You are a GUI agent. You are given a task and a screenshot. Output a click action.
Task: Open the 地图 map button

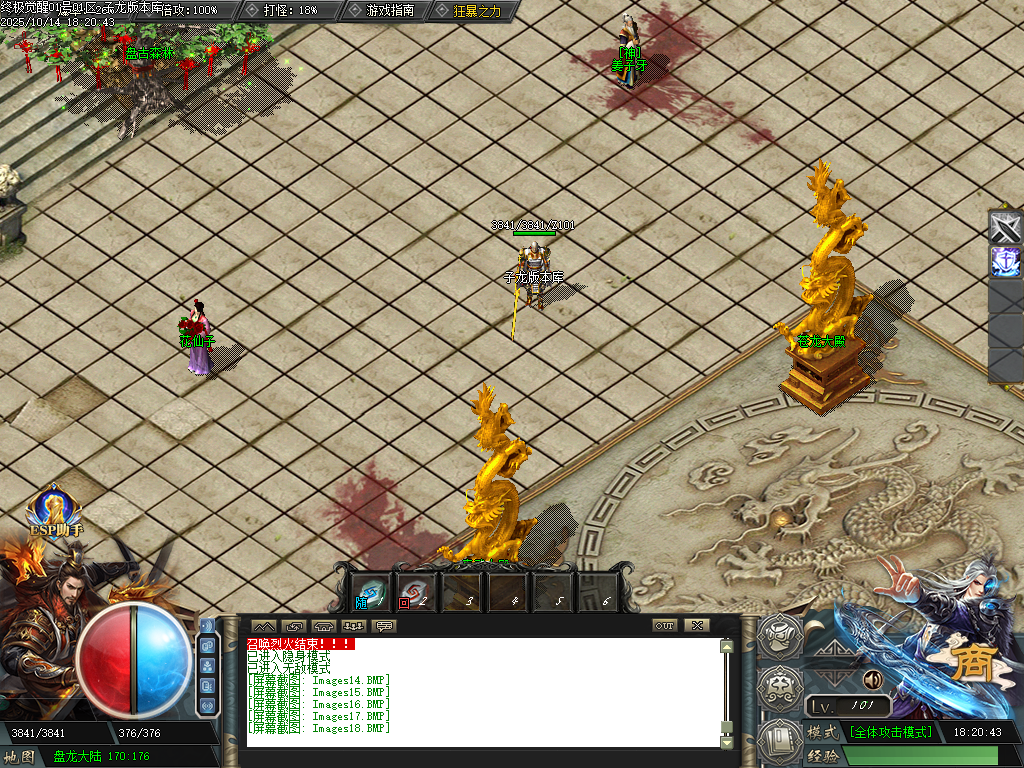pos(22,756)
